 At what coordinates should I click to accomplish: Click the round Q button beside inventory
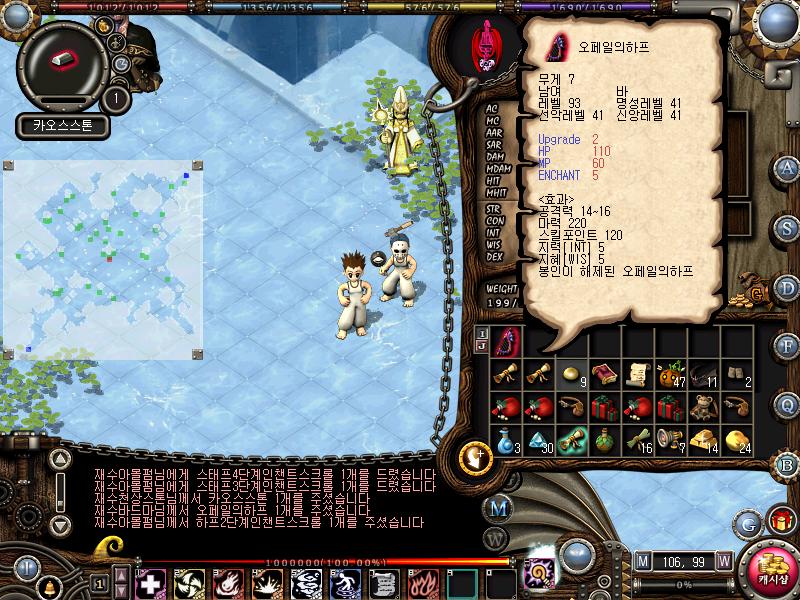click(787, 404)
